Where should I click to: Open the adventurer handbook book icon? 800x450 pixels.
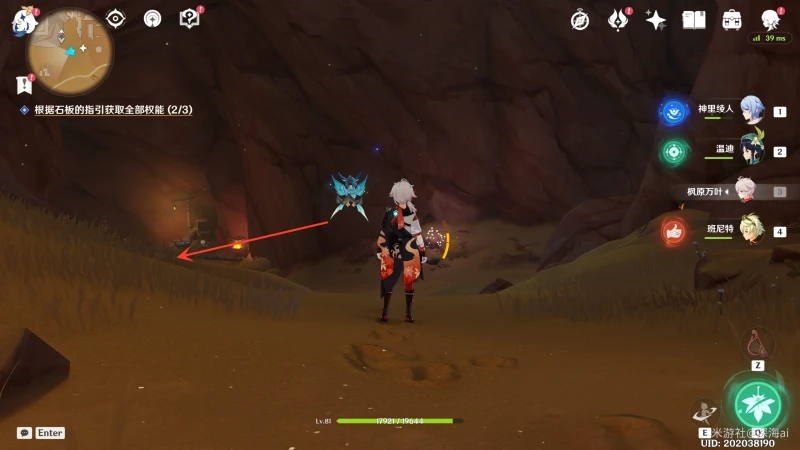pyautogui.click(x=694, y=20)
